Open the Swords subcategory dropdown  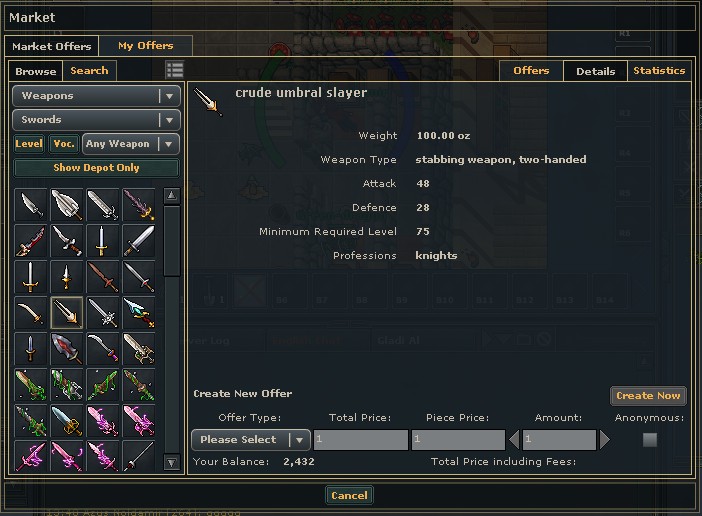coord(96,120)
